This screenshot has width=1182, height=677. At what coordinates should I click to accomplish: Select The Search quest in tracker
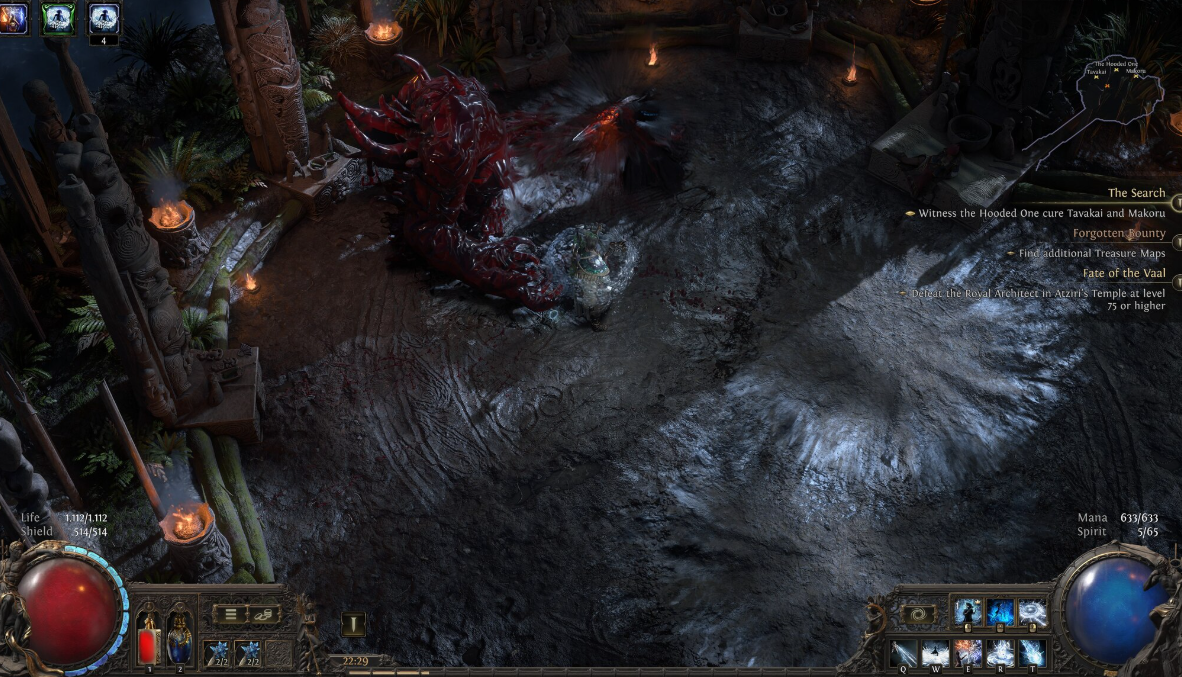point(1136,193)
